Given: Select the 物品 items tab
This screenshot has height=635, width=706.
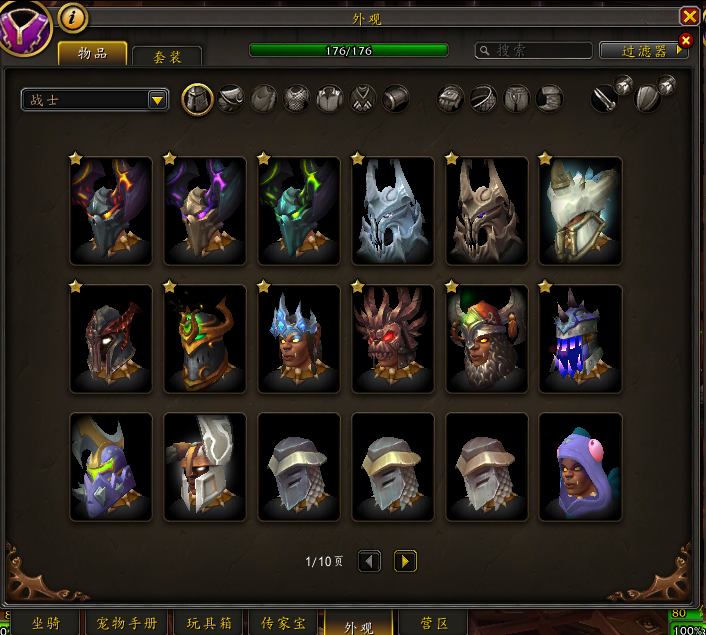Looking at the screenshot, I should click(x=93, y=53).
